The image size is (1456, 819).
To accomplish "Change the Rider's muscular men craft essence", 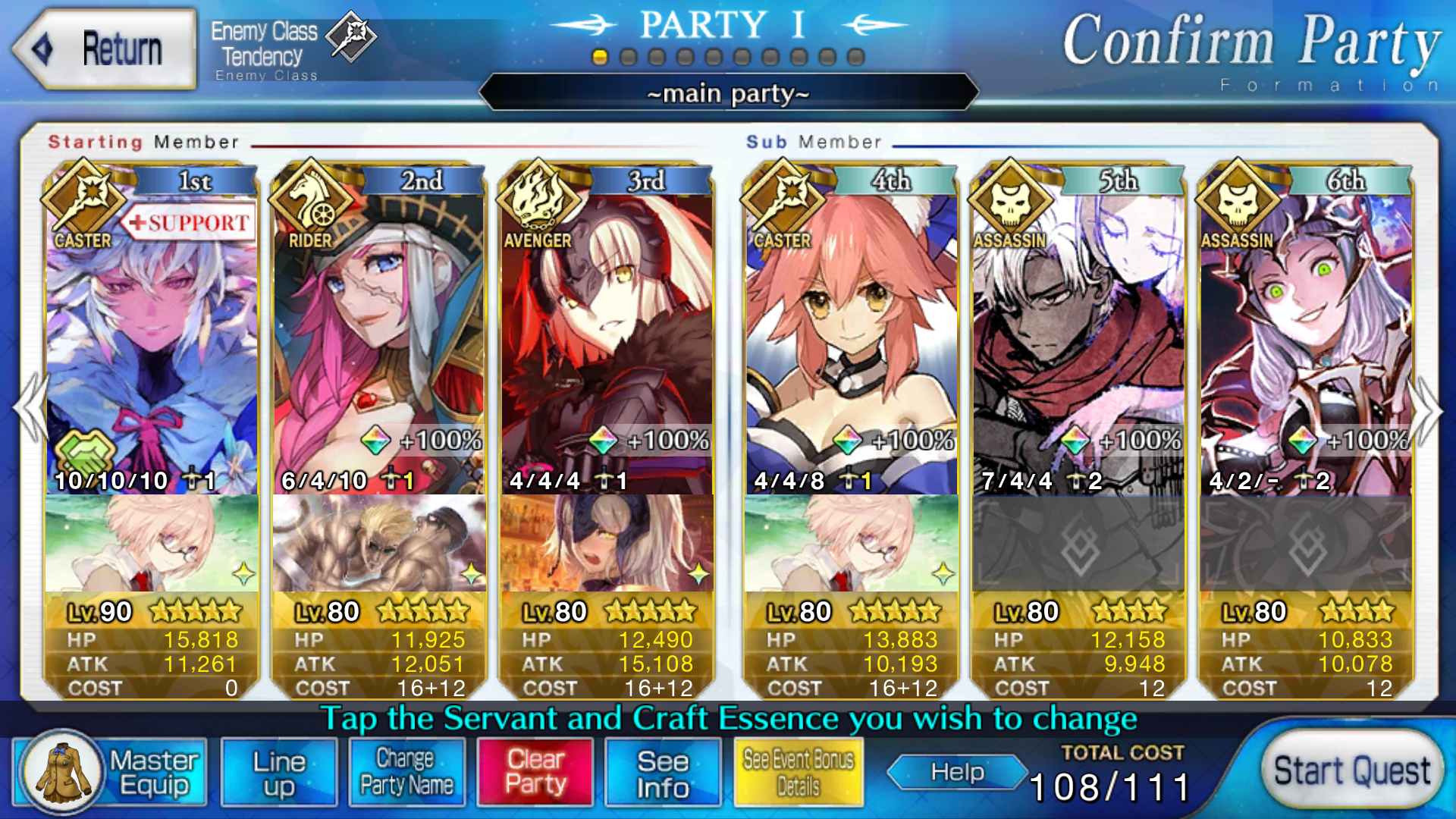I will click(379, 543).
